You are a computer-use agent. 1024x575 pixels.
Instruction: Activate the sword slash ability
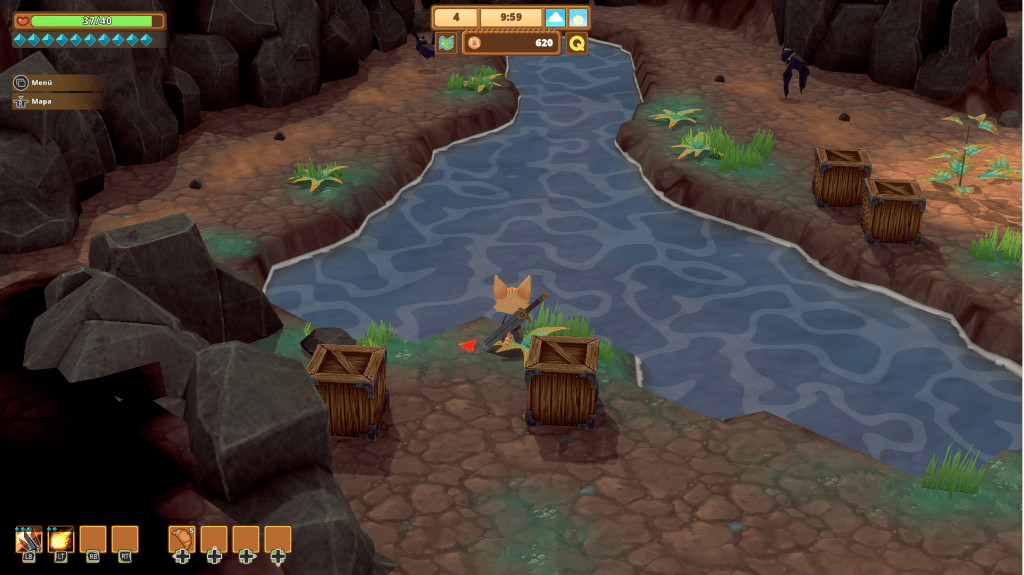28,539
